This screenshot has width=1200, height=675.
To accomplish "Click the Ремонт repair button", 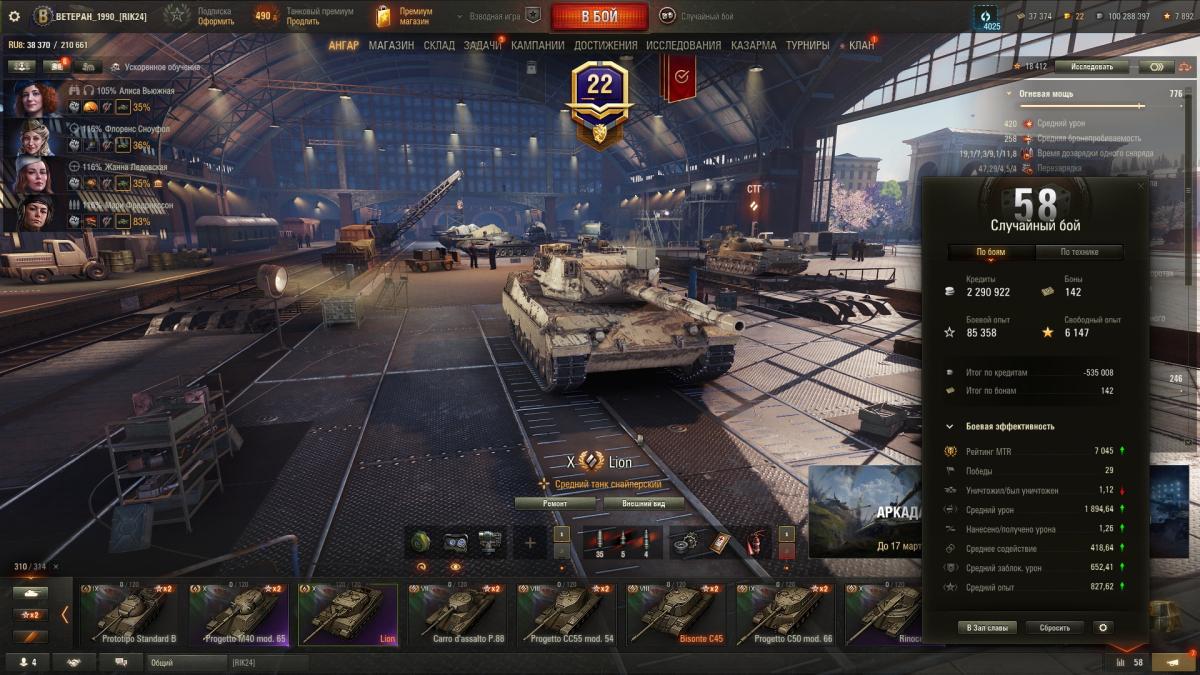I will point(555,503).
